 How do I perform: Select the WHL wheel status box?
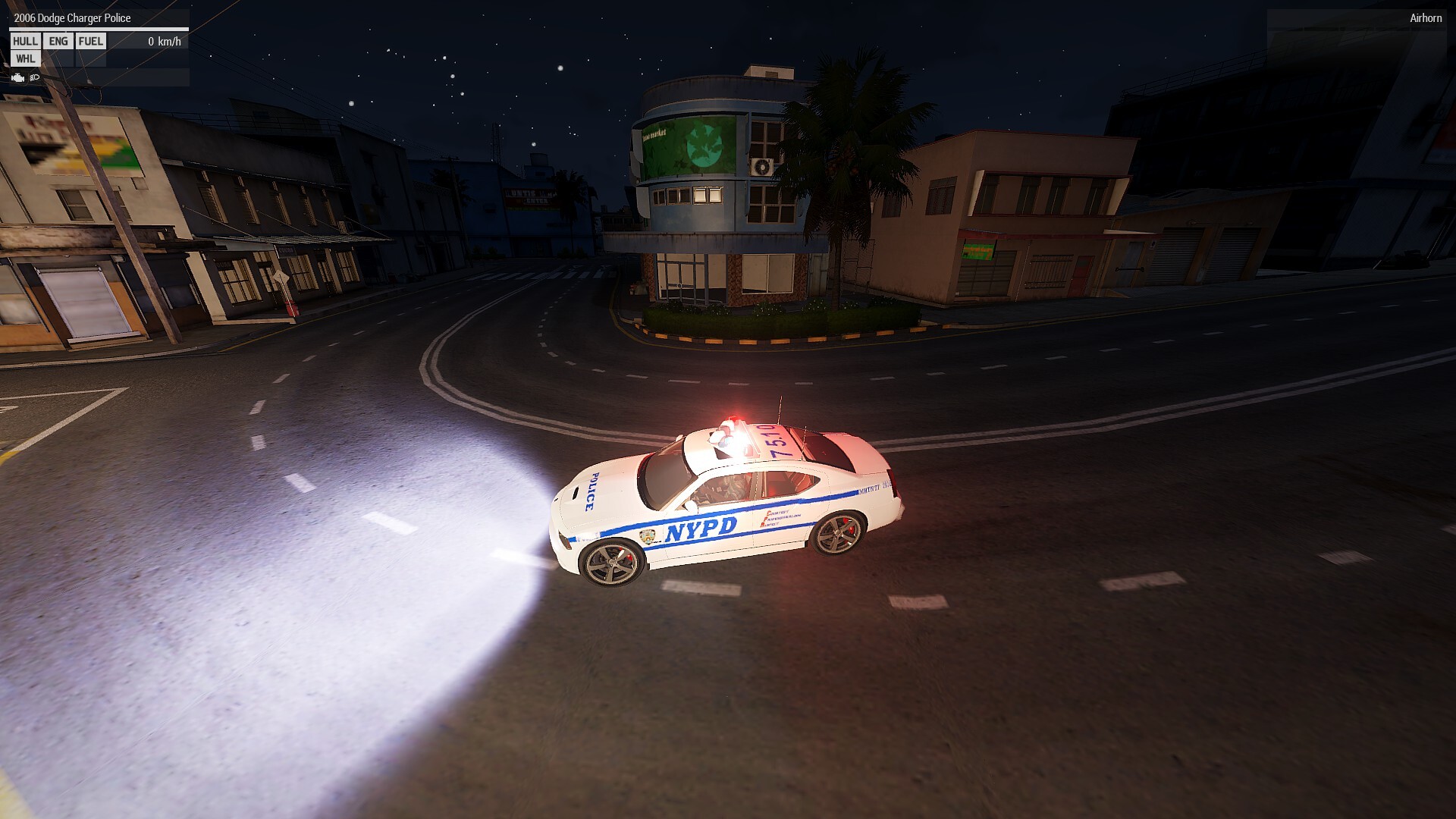[x=25, y=59]
